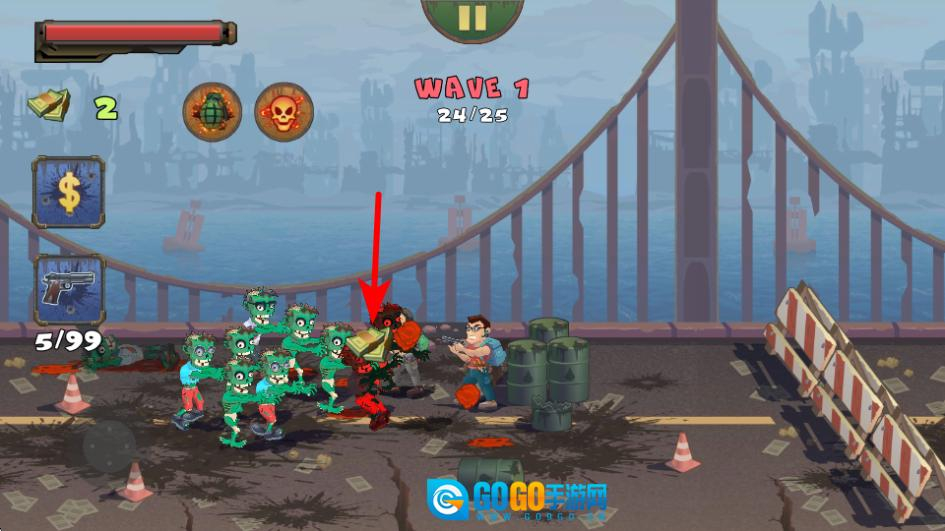Open the dollar sign shop button

click(68, 192)
